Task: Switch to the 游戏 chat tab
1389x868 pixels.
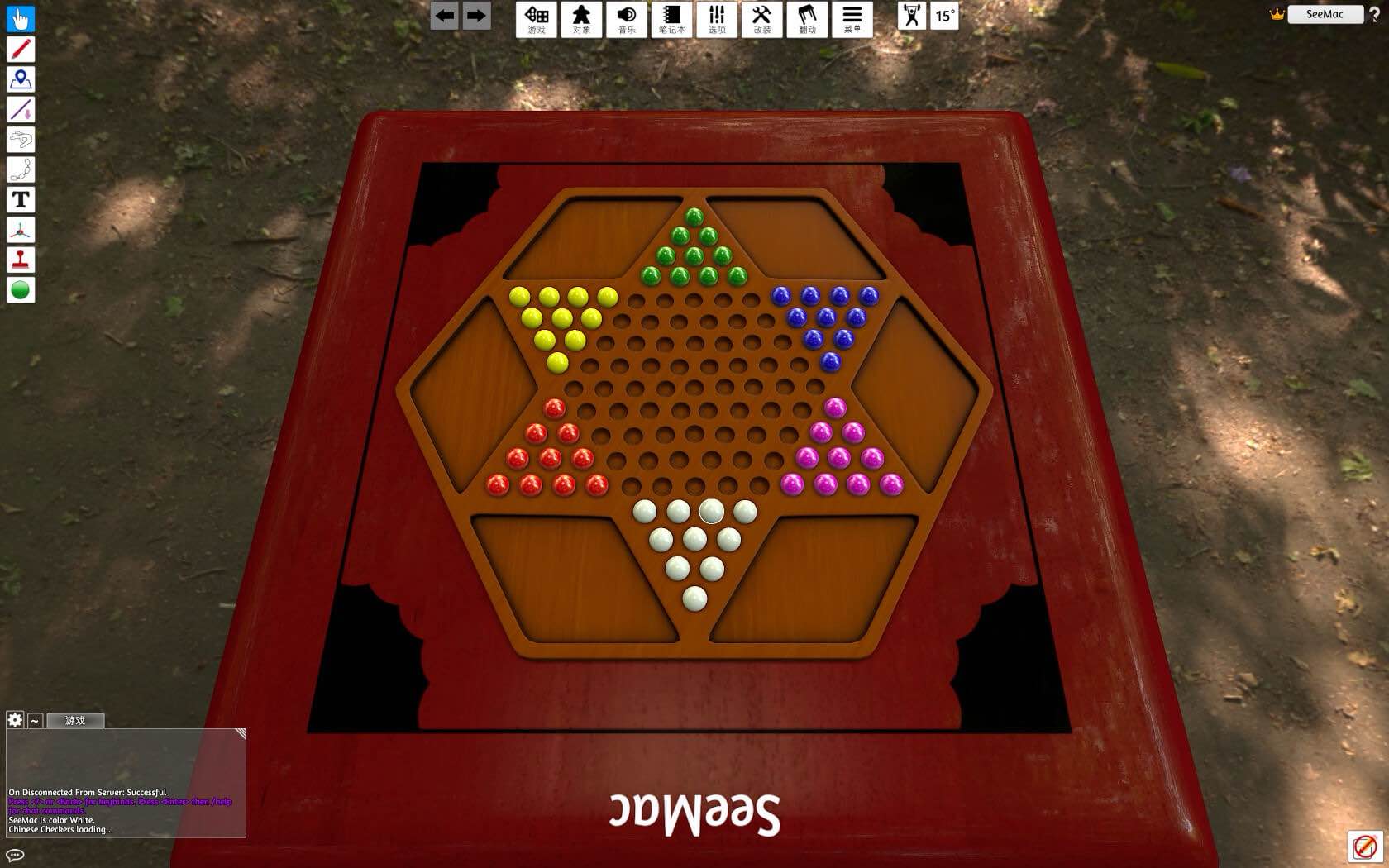Action: (x=74, y=720)
